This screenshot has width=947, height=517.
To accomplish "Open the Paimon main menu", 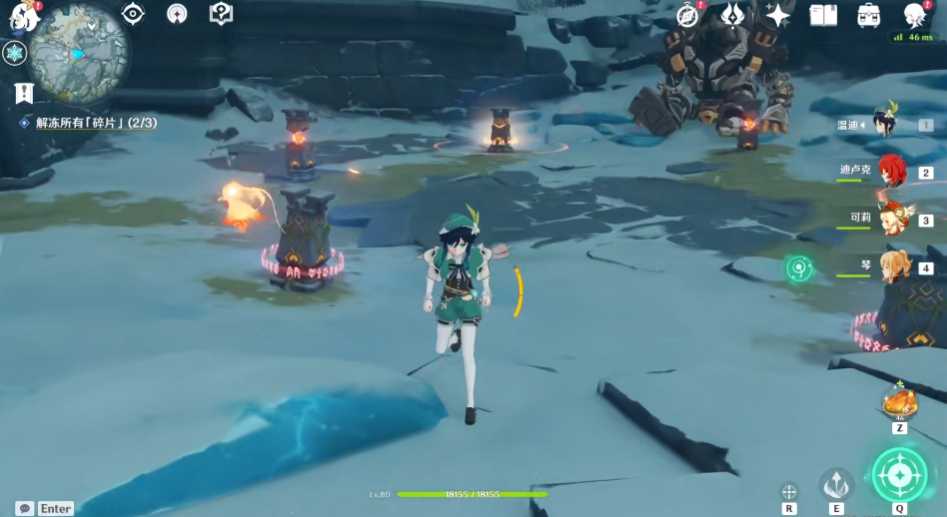I will (x=22, y=14).
